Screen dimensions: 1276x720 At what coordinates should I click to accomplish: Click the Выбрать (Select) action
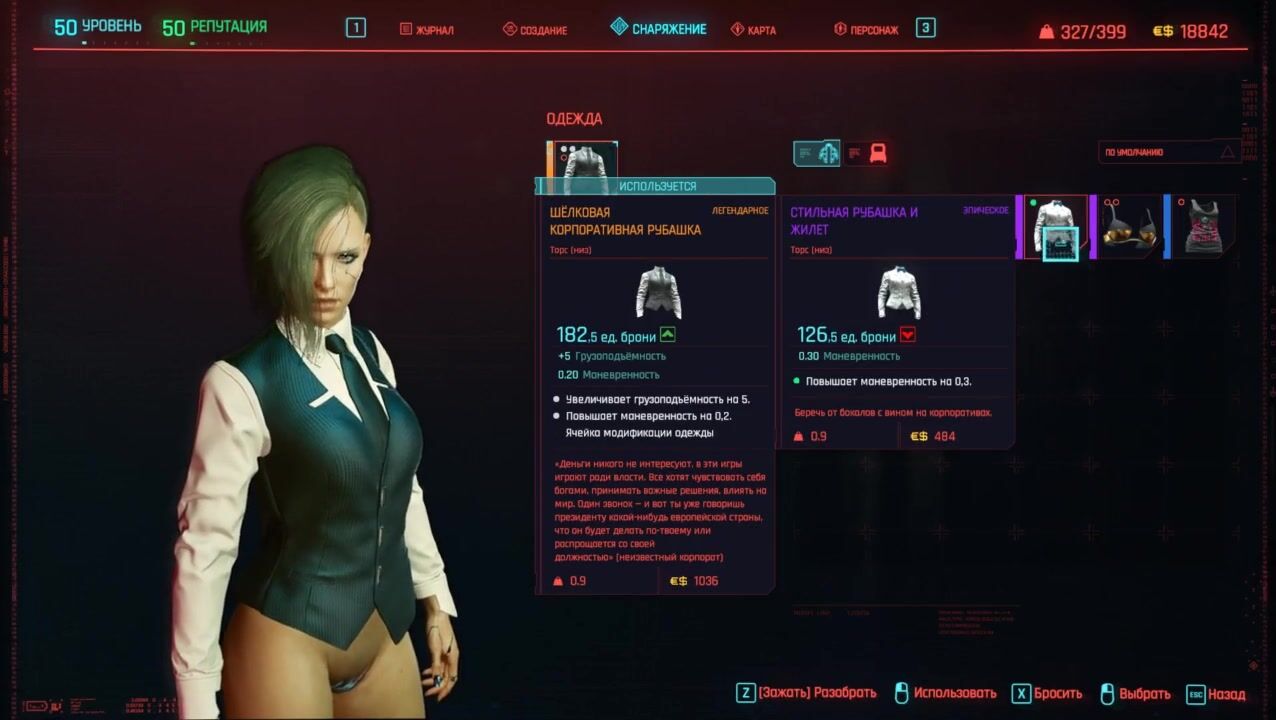point(1135,693)
